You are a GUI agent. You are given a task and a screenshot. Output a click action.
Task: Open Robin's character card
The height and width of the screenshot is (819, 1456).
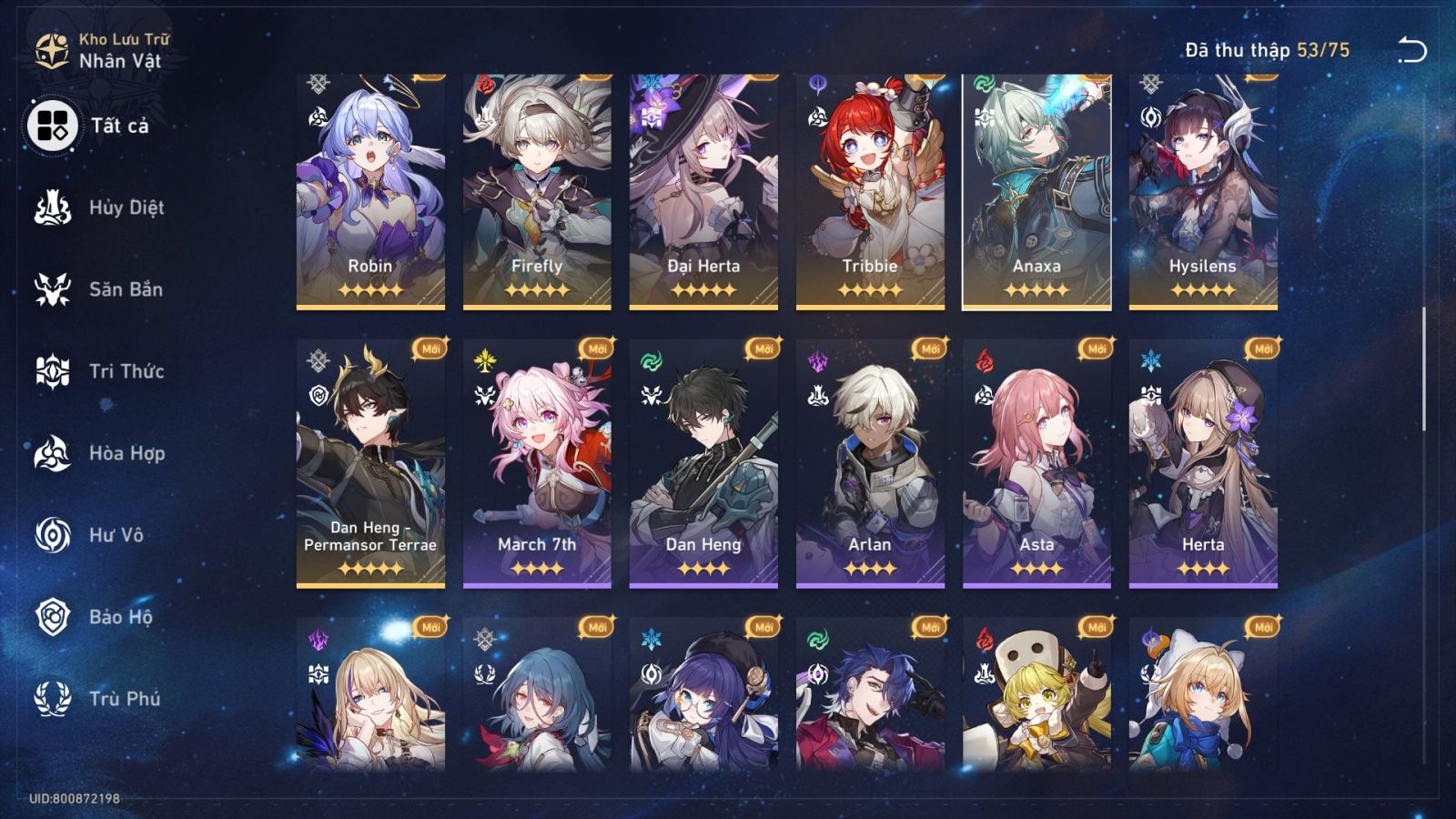click(x=369, y=182)
